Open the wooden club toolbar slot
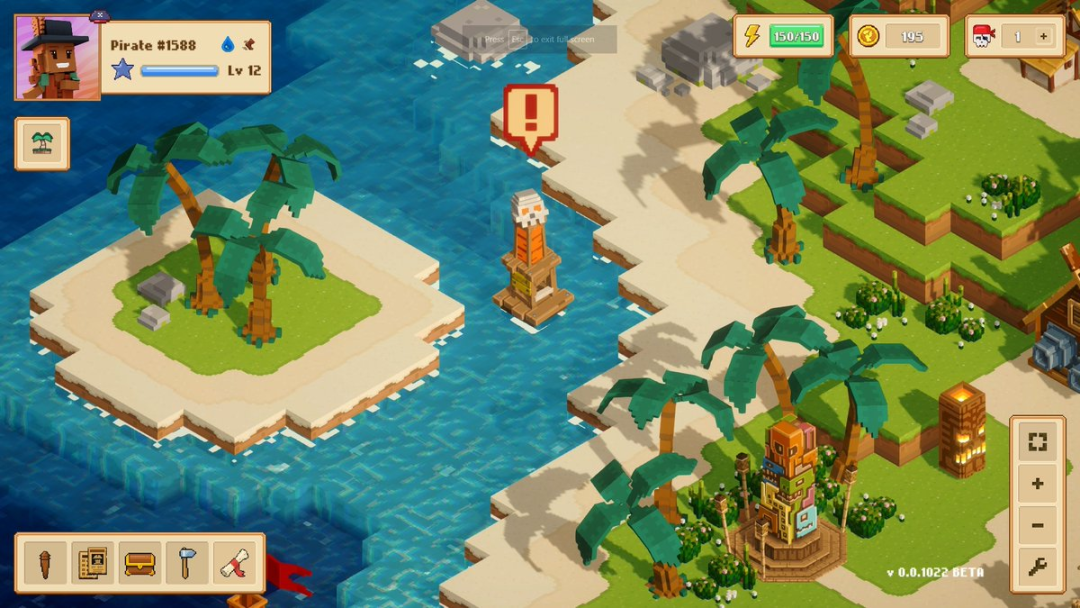This screenshot has height=608, width=1080. click(45, 564)
